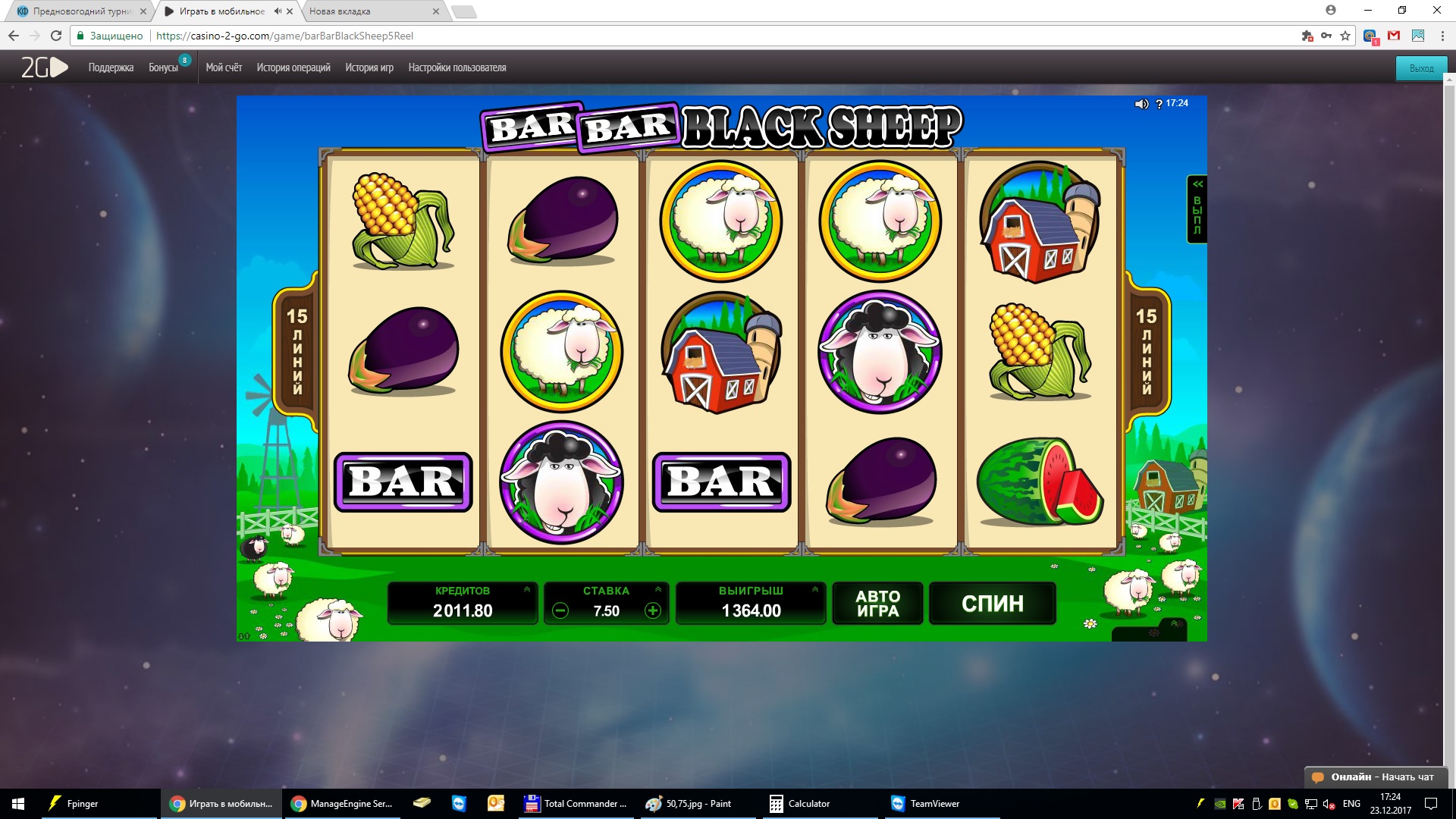
Task: Open the Бонусы bonuses section
Action: [x=163, y=67]
